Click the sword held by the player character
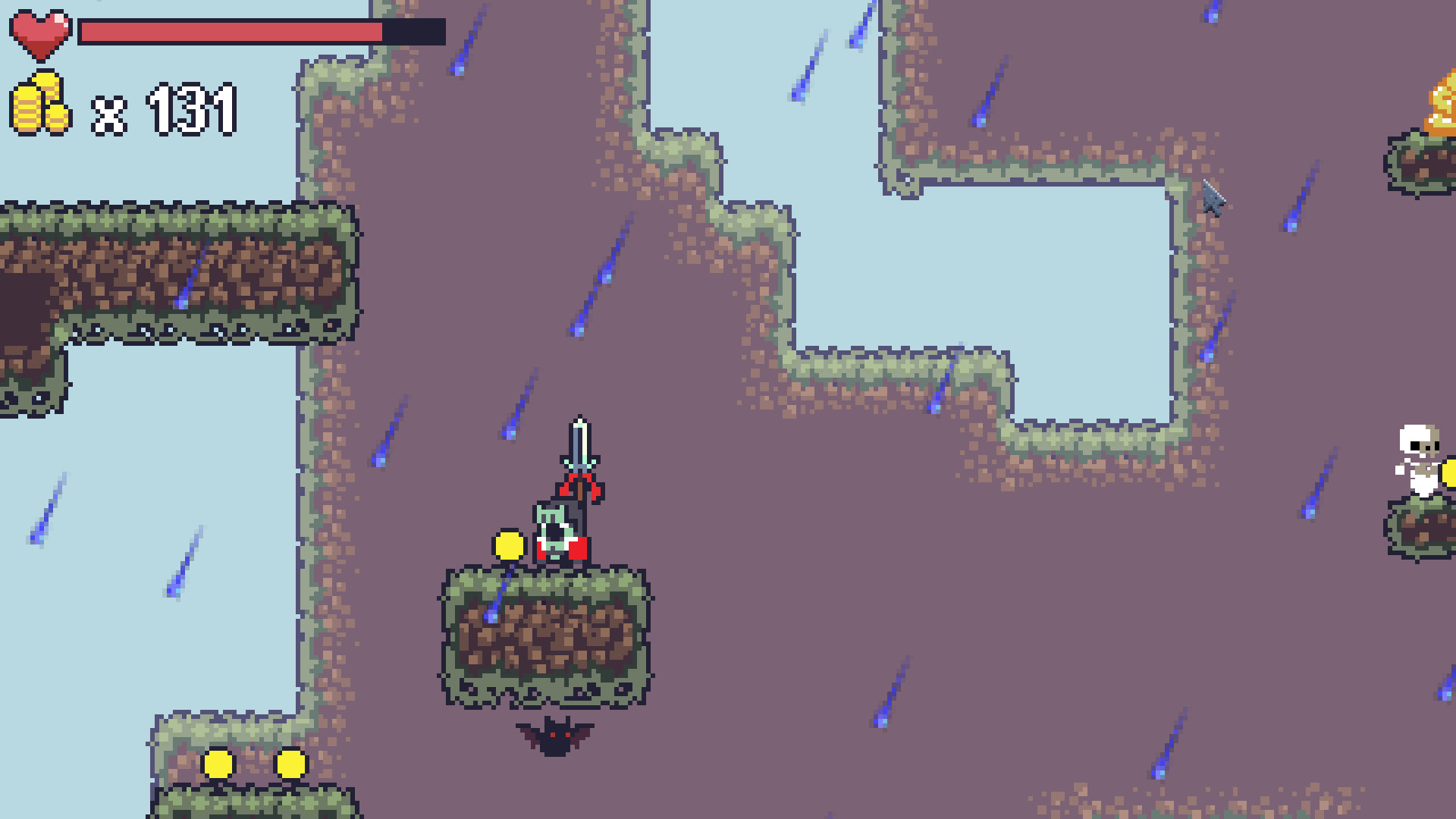 pyautogui.click(x=579, y=440)
